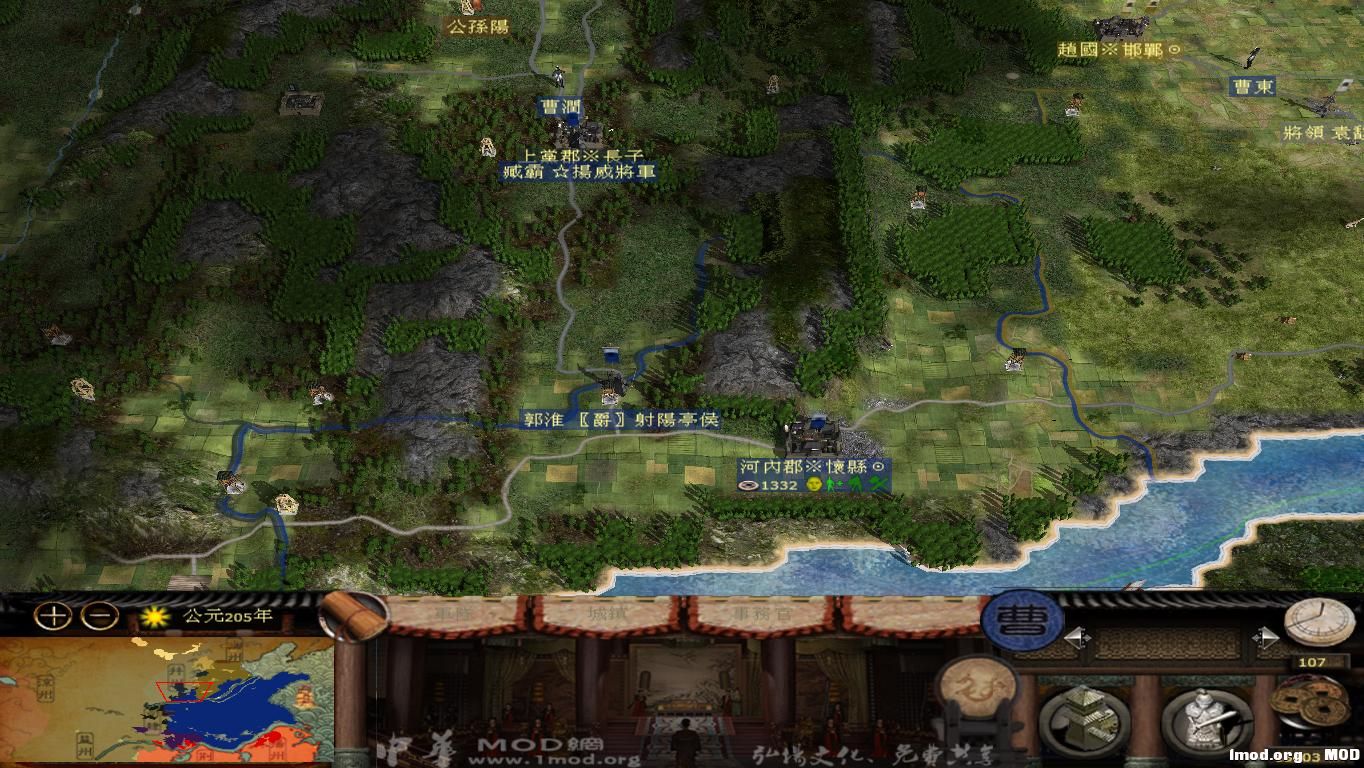Click the yellow smiley settlement status face
The width and height of the screenshot is (1364, 768).
814,484
